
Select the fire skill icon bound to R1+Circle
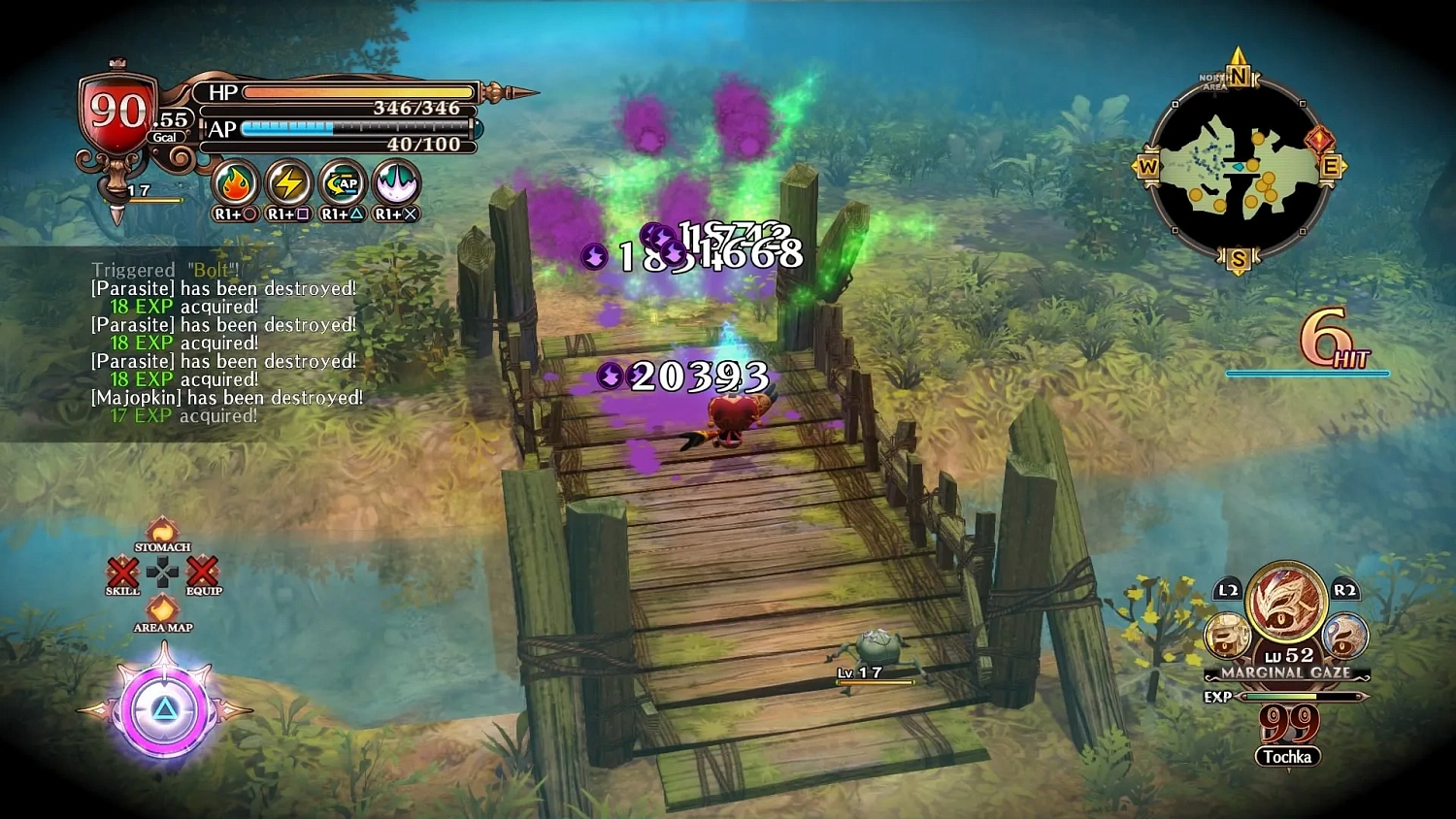(235, 183)
